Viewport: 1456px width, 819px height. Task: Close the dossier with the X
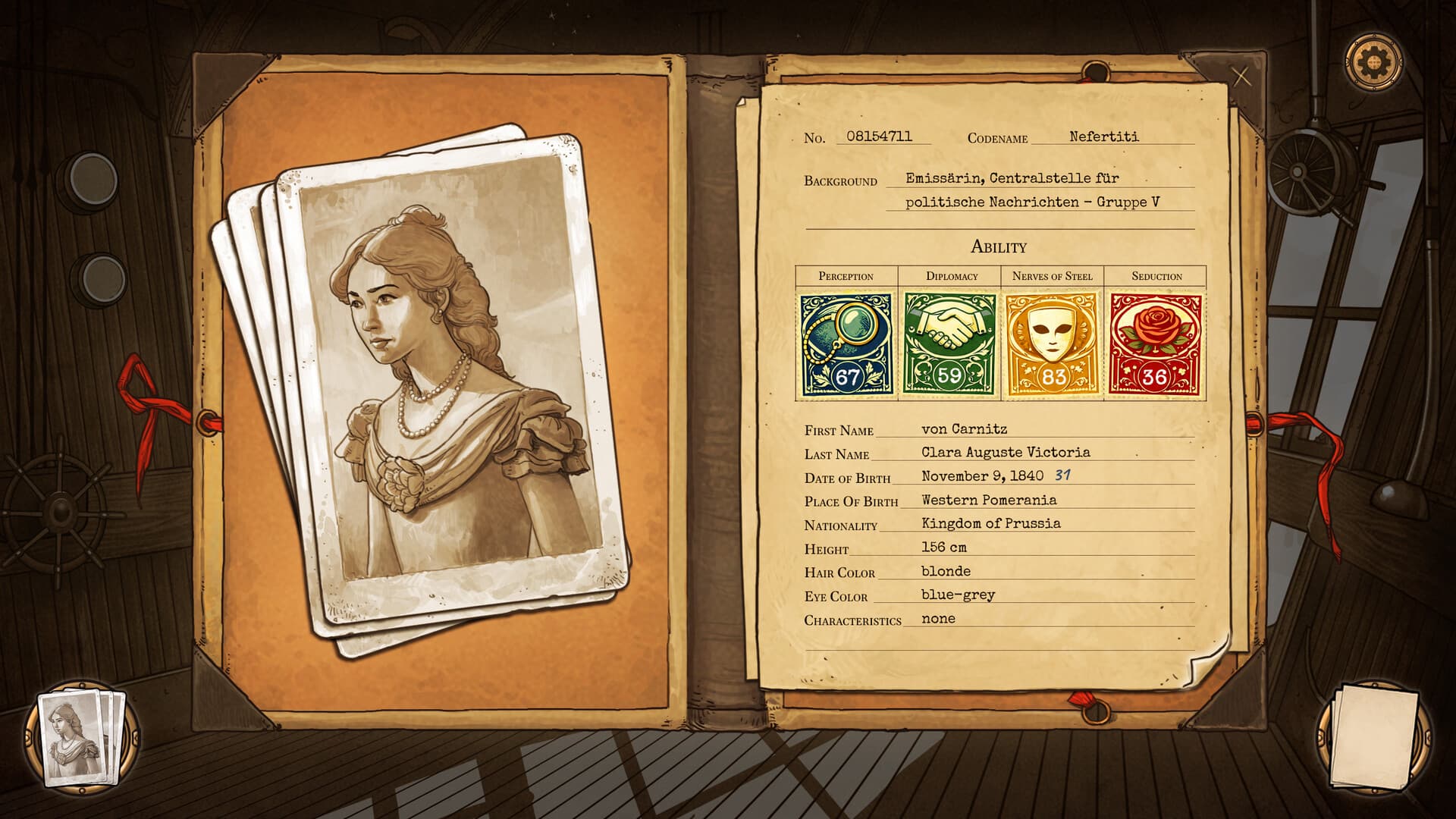coord(1241,74)
